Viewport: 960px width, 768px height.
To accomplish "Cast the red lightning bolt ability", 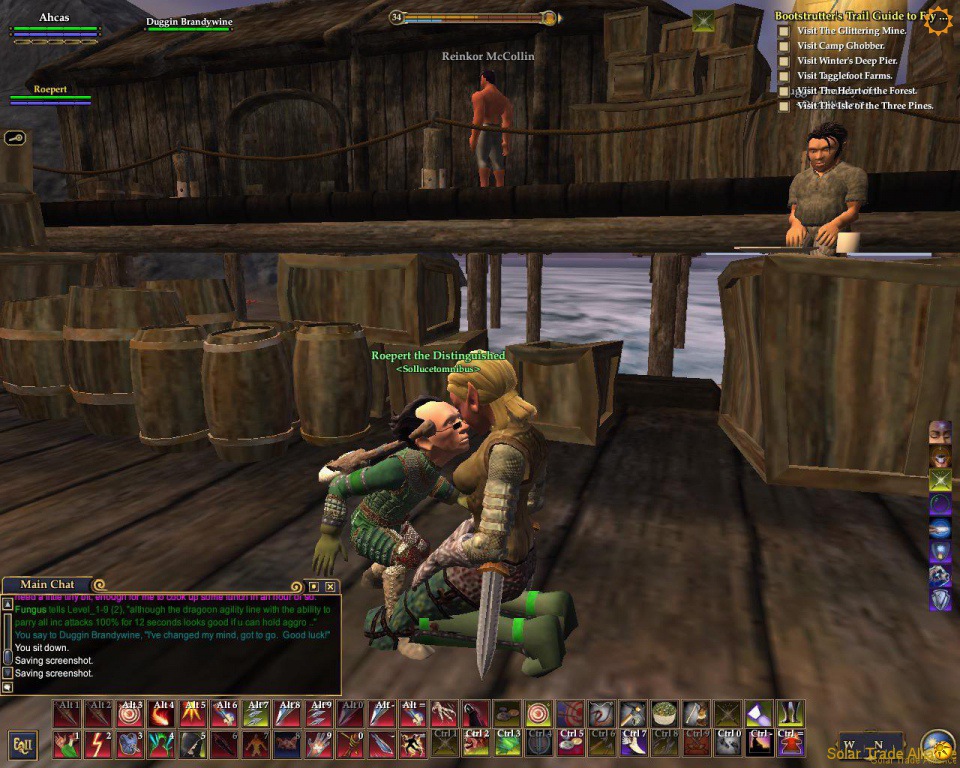I will tap(98, 744).
